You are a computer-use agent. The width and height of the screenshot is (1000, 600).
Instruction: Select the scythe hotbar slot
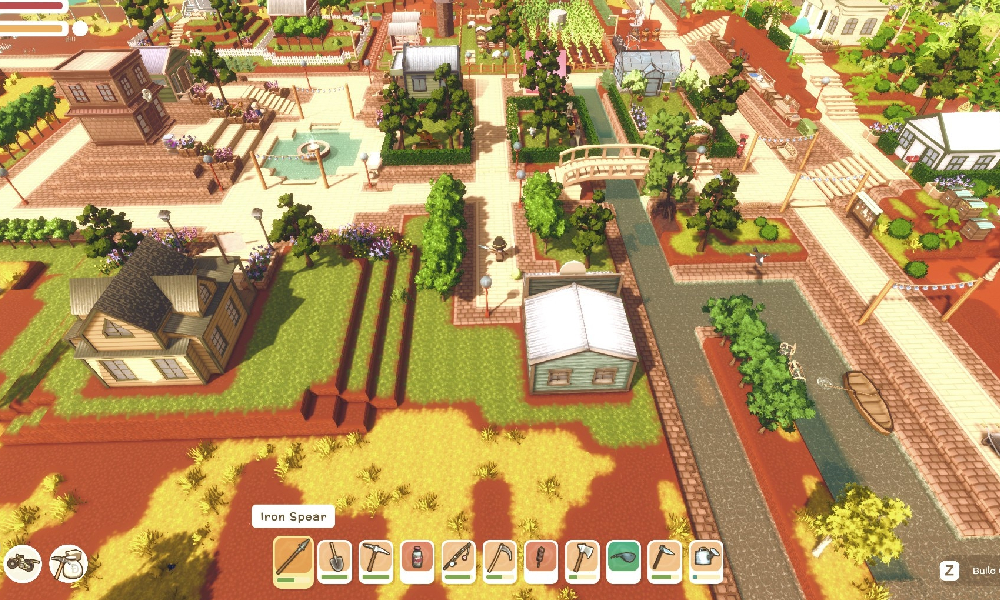[x=499, y=560]
